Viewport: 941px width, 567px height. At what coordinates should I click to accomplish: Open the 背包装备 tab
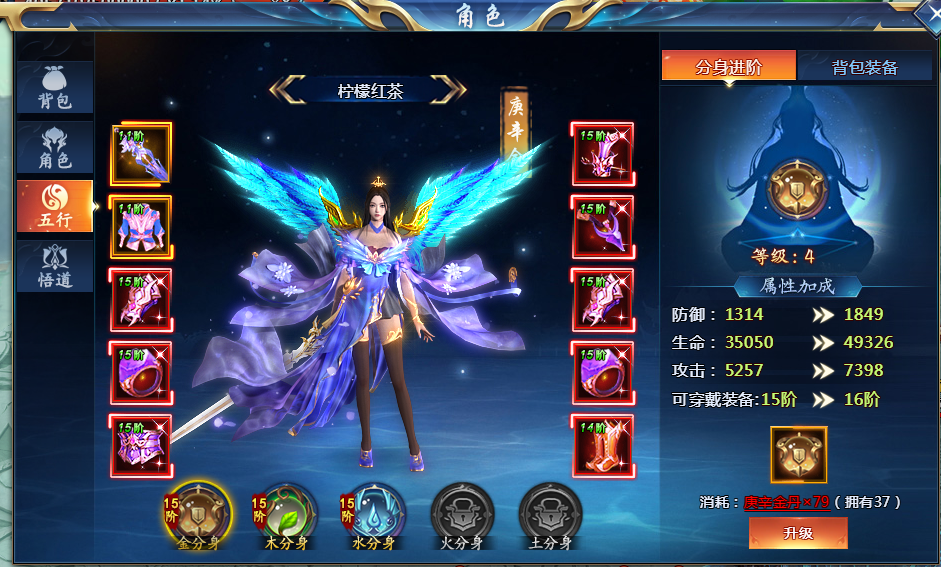pyautogui.click(x=864, y=67)
